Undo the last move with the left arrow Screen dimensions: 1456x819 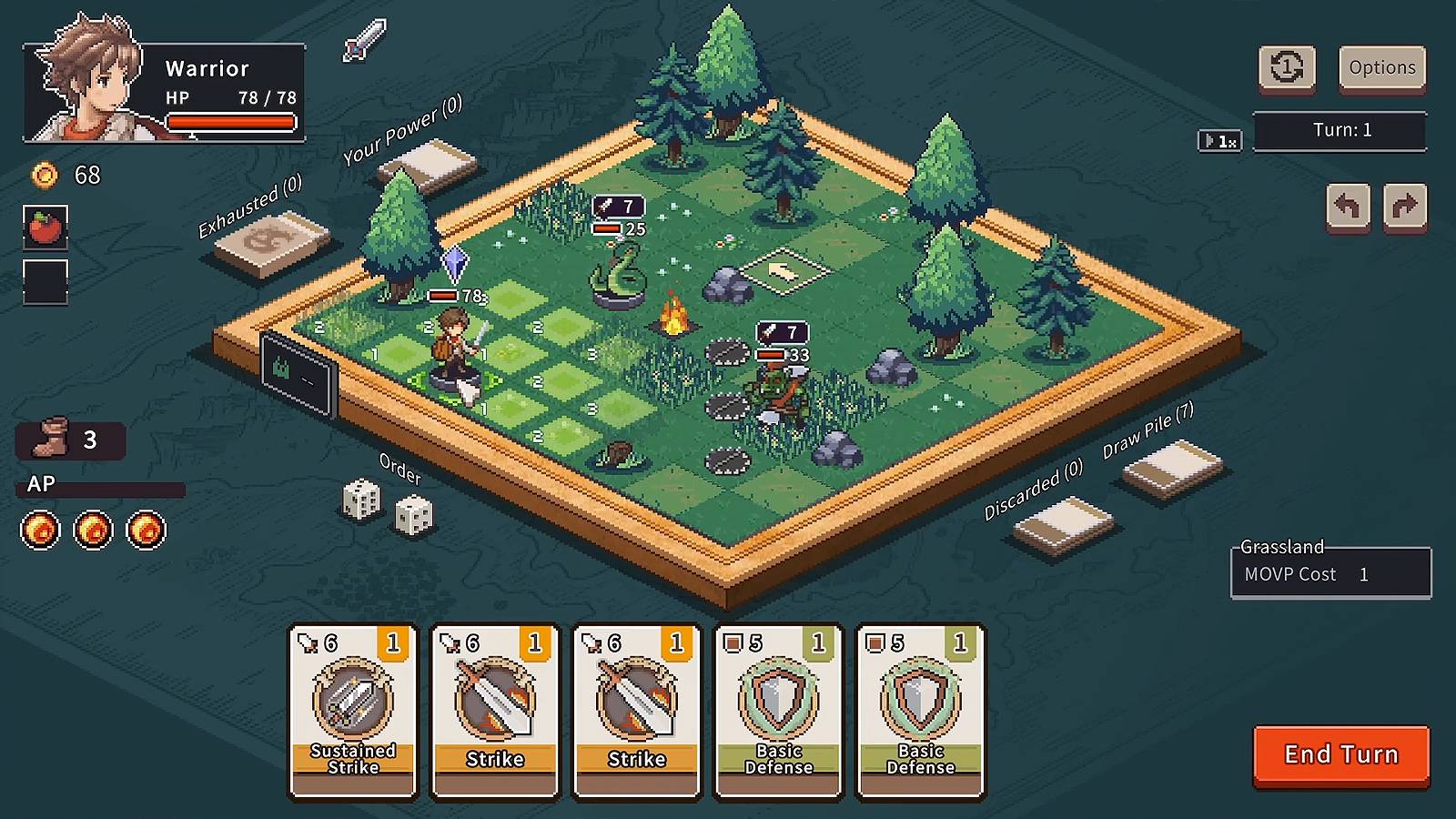1348,207
